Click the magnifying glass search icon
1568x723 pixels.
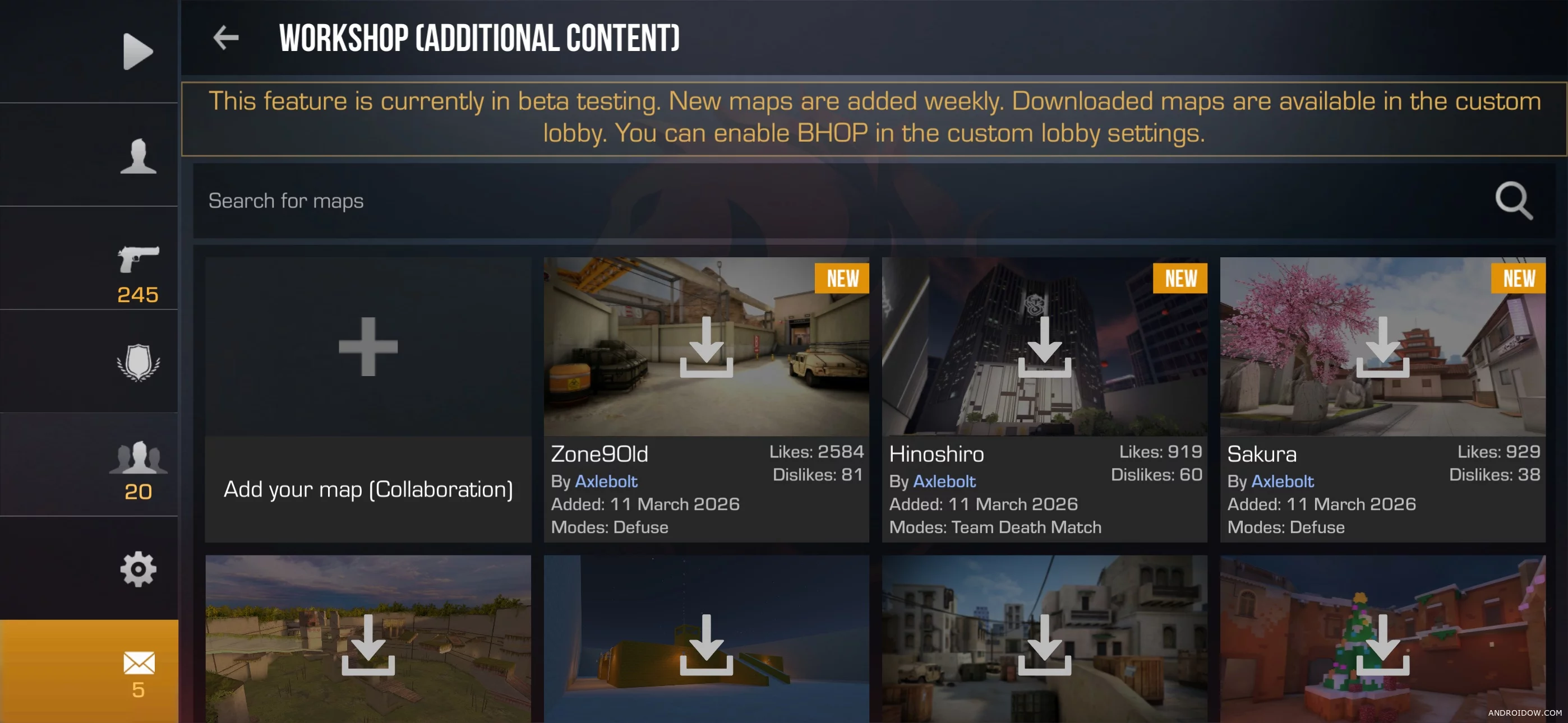(1513, 200)
